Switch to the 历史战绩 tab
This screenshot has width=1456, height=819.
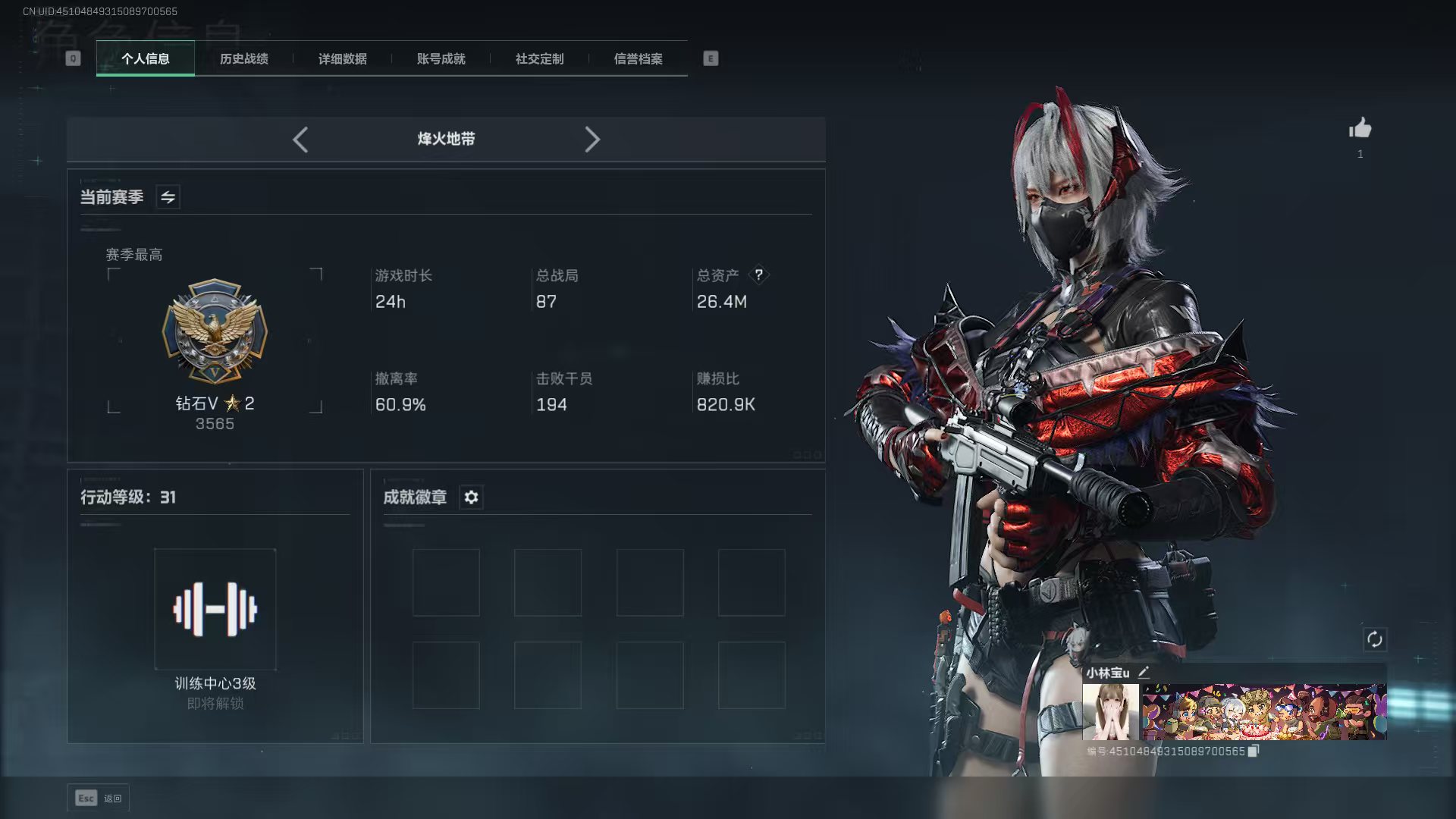243,58
